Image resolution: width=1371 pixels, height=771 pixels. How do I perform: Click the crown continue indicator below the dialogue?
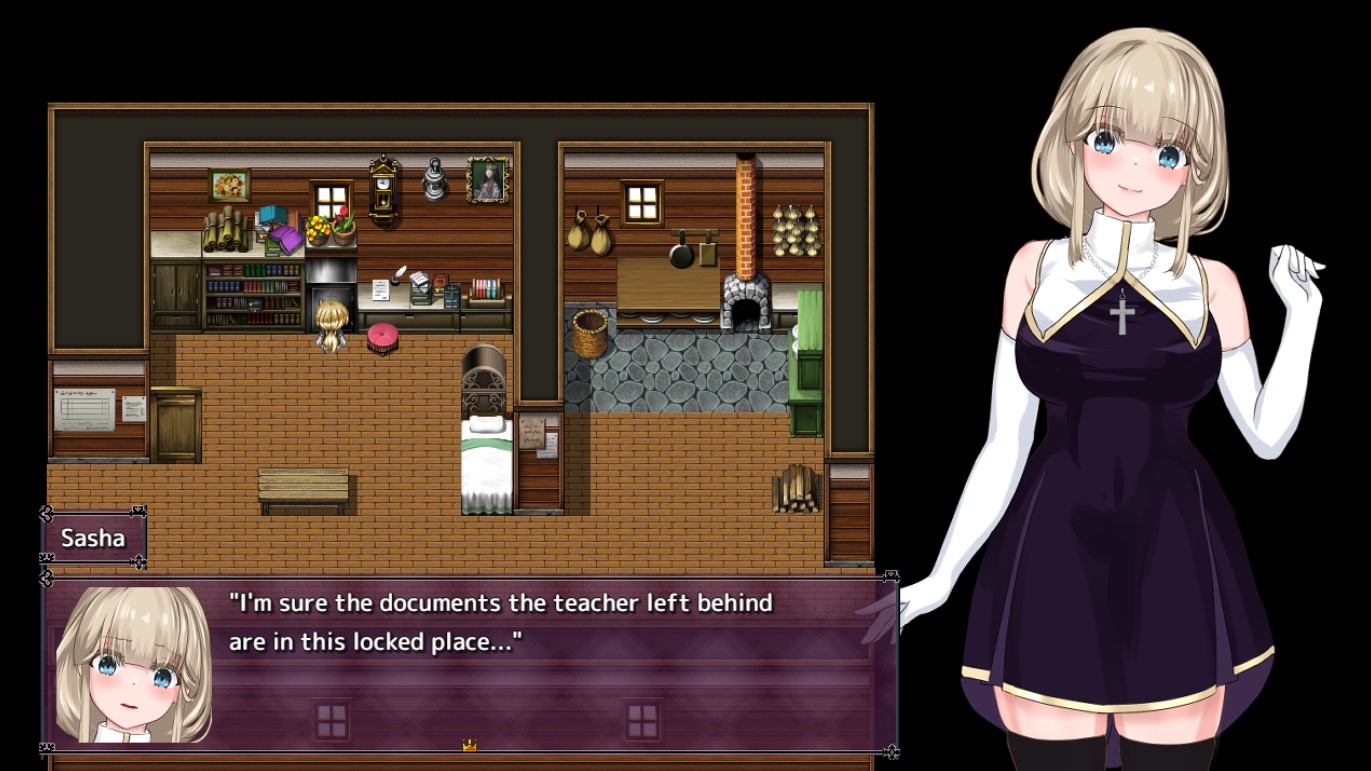coord(466,744)
